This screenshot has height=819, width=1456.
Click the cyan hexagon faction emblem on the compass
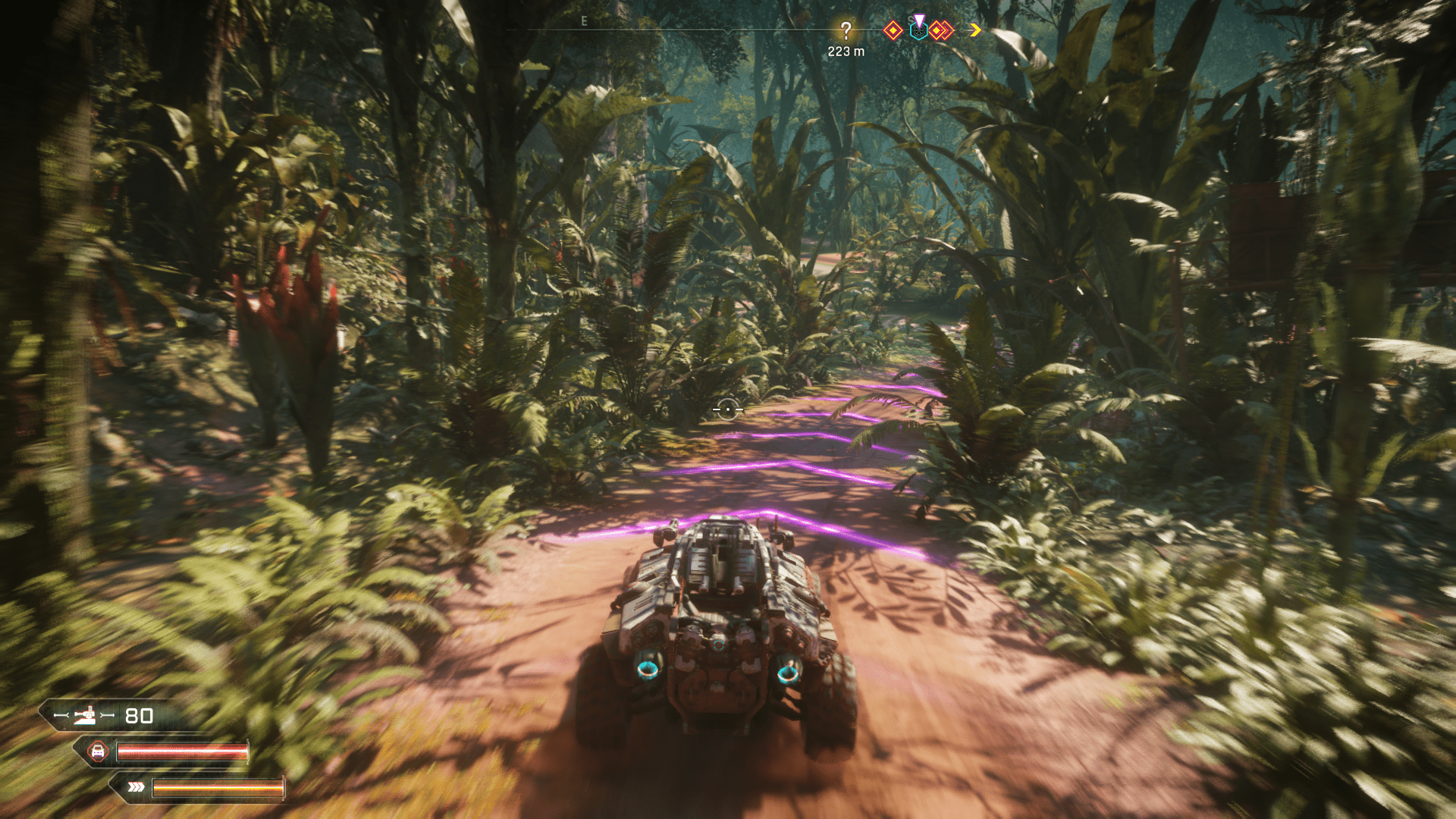coord(919,33)
